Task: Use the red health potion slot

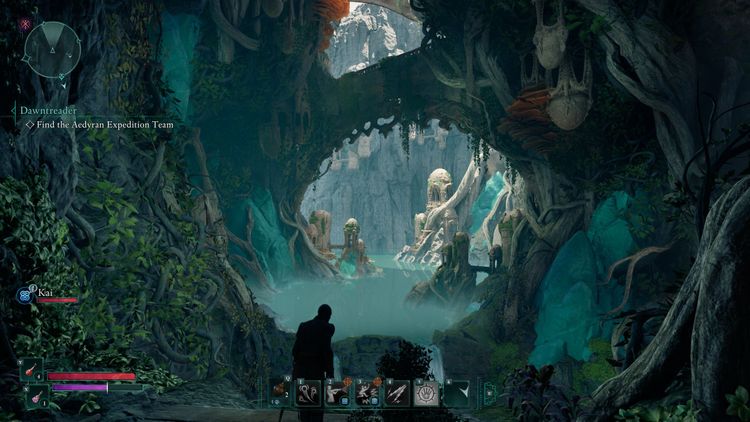Action: coord(31,369)
